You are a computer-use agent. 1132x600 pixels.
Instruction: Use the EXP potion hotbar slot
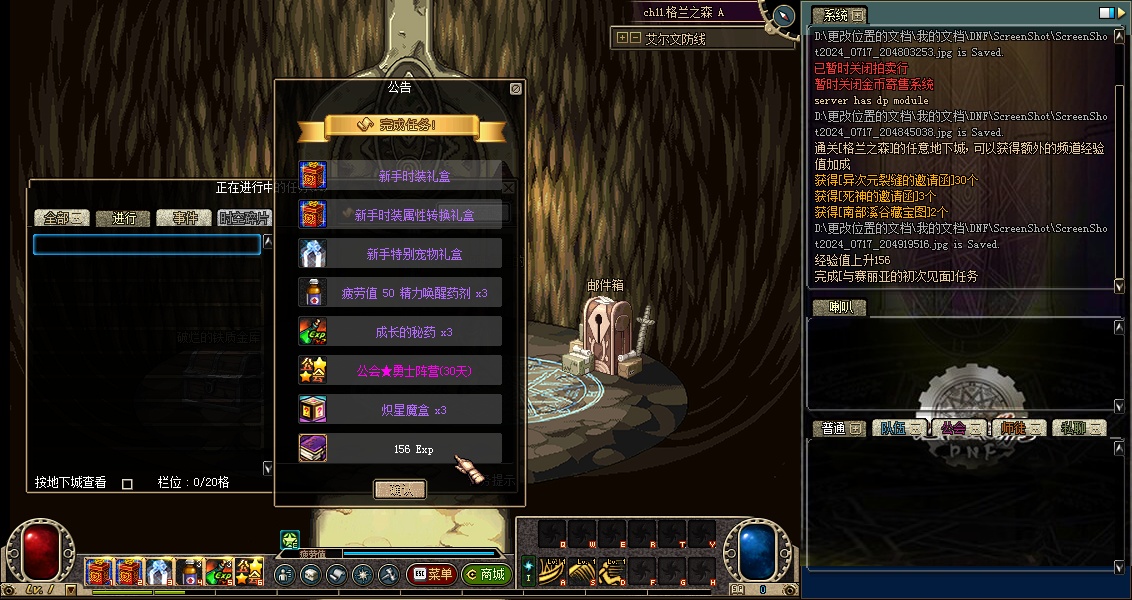[219, 572]
